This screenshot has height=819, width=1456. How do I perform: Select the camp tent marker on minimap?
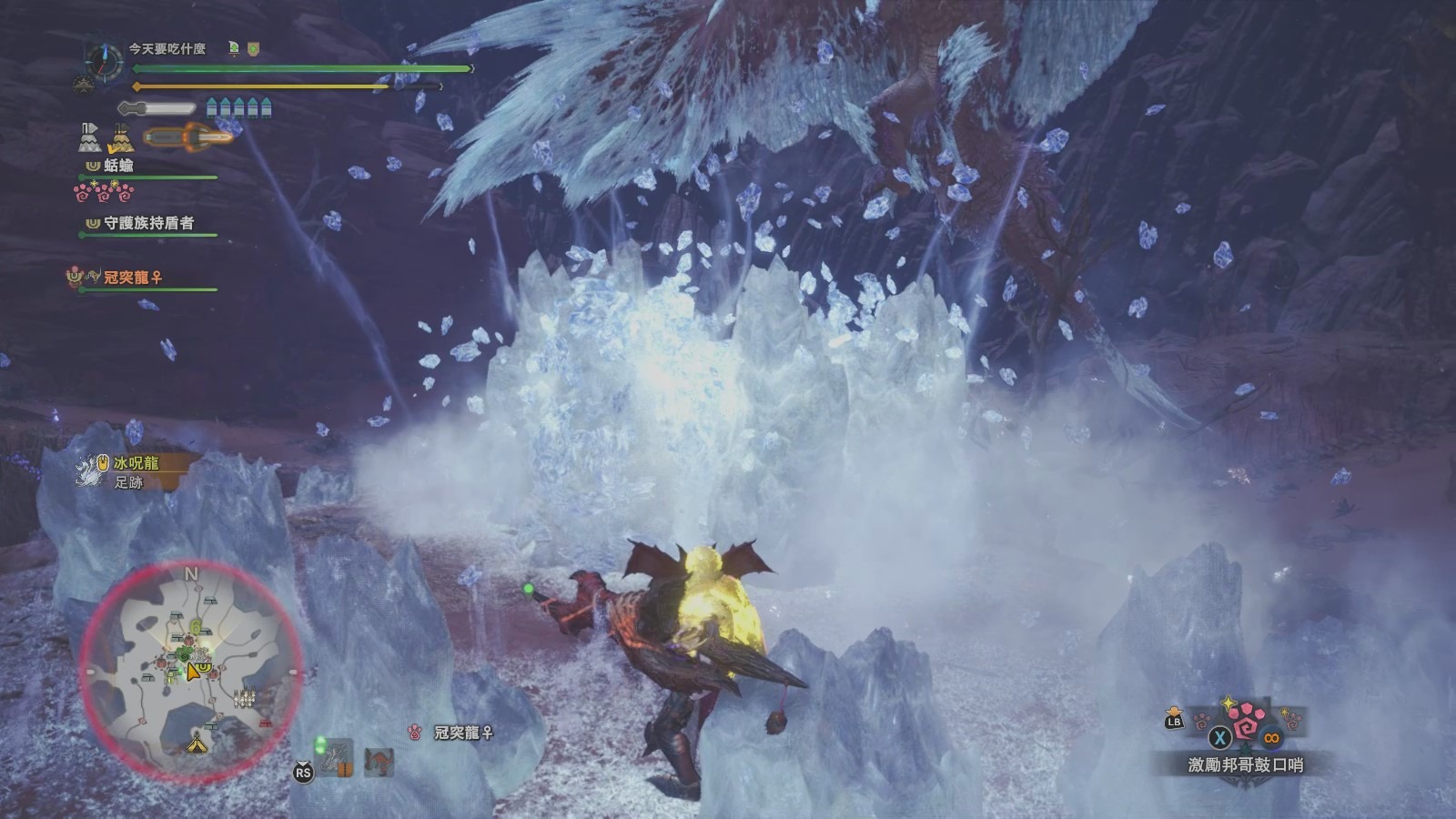point(197,745)
